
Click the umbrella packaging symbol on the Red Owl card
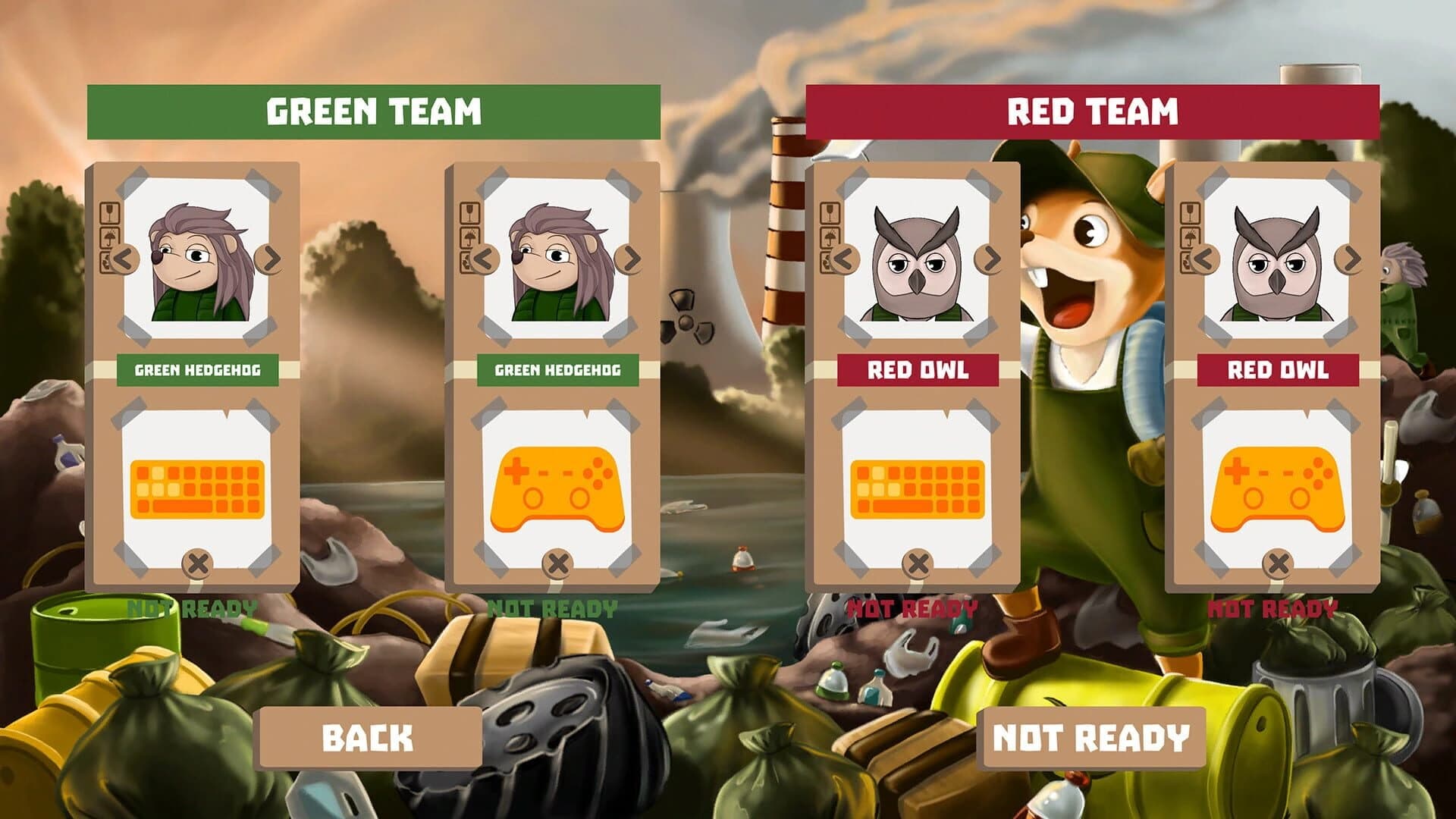(x=829, y=237)
